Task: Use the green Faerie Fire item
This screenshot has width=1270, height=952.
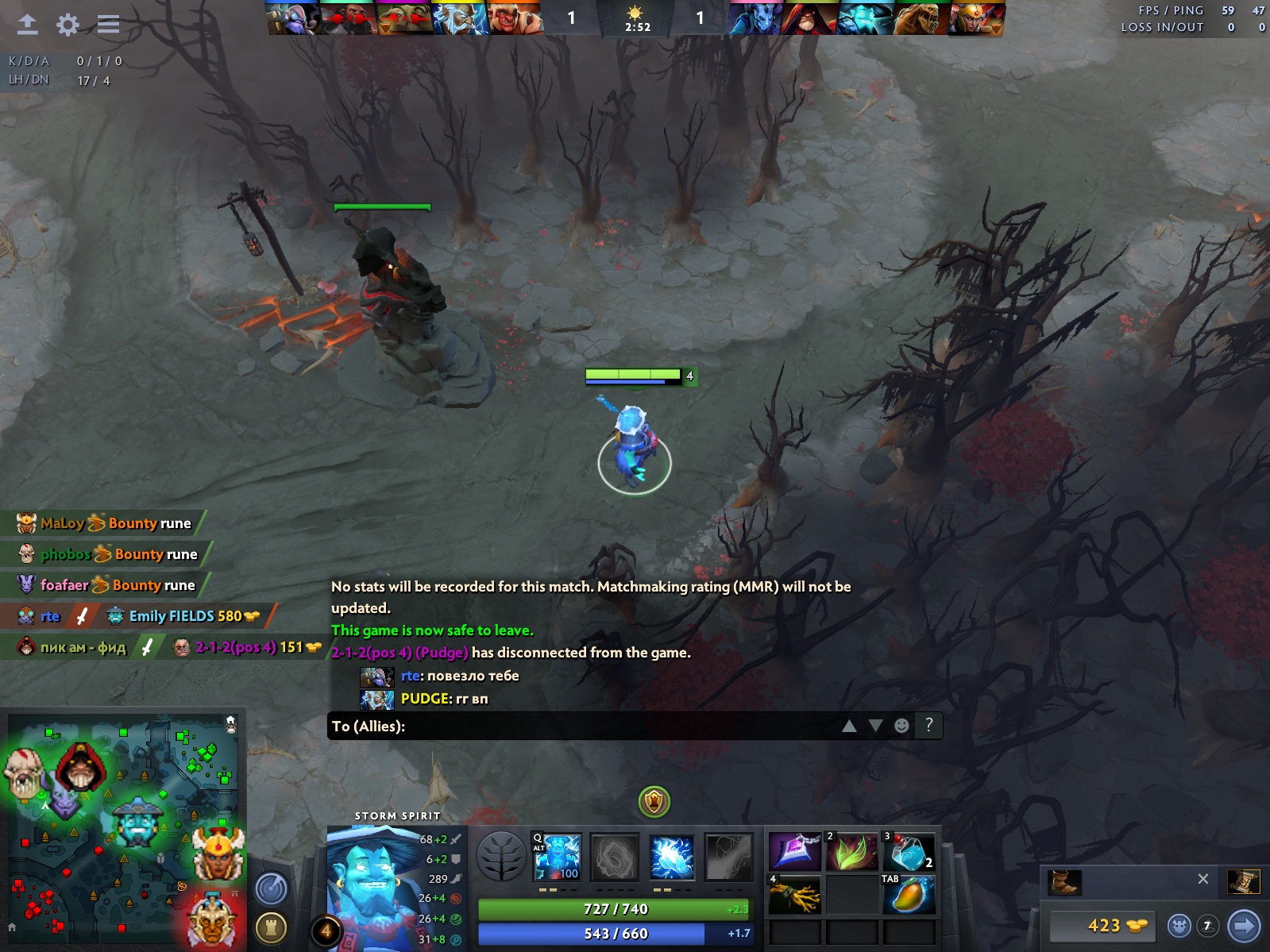Action: pos(852,853)
